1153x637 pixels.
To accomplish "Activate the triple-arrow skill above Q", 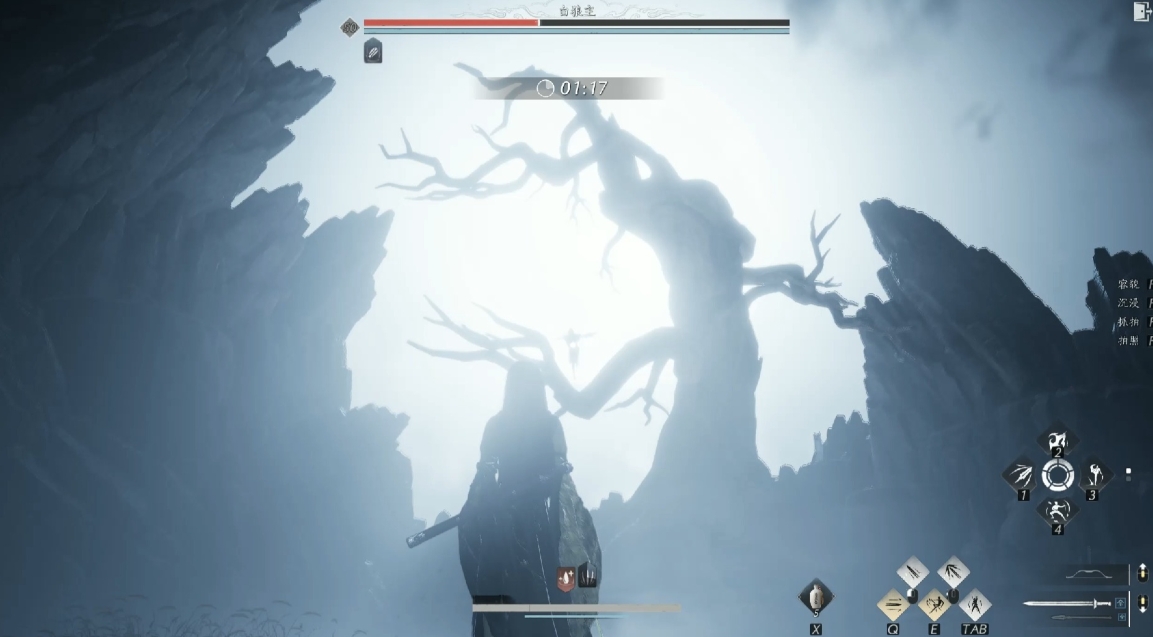I will (893, 604).
